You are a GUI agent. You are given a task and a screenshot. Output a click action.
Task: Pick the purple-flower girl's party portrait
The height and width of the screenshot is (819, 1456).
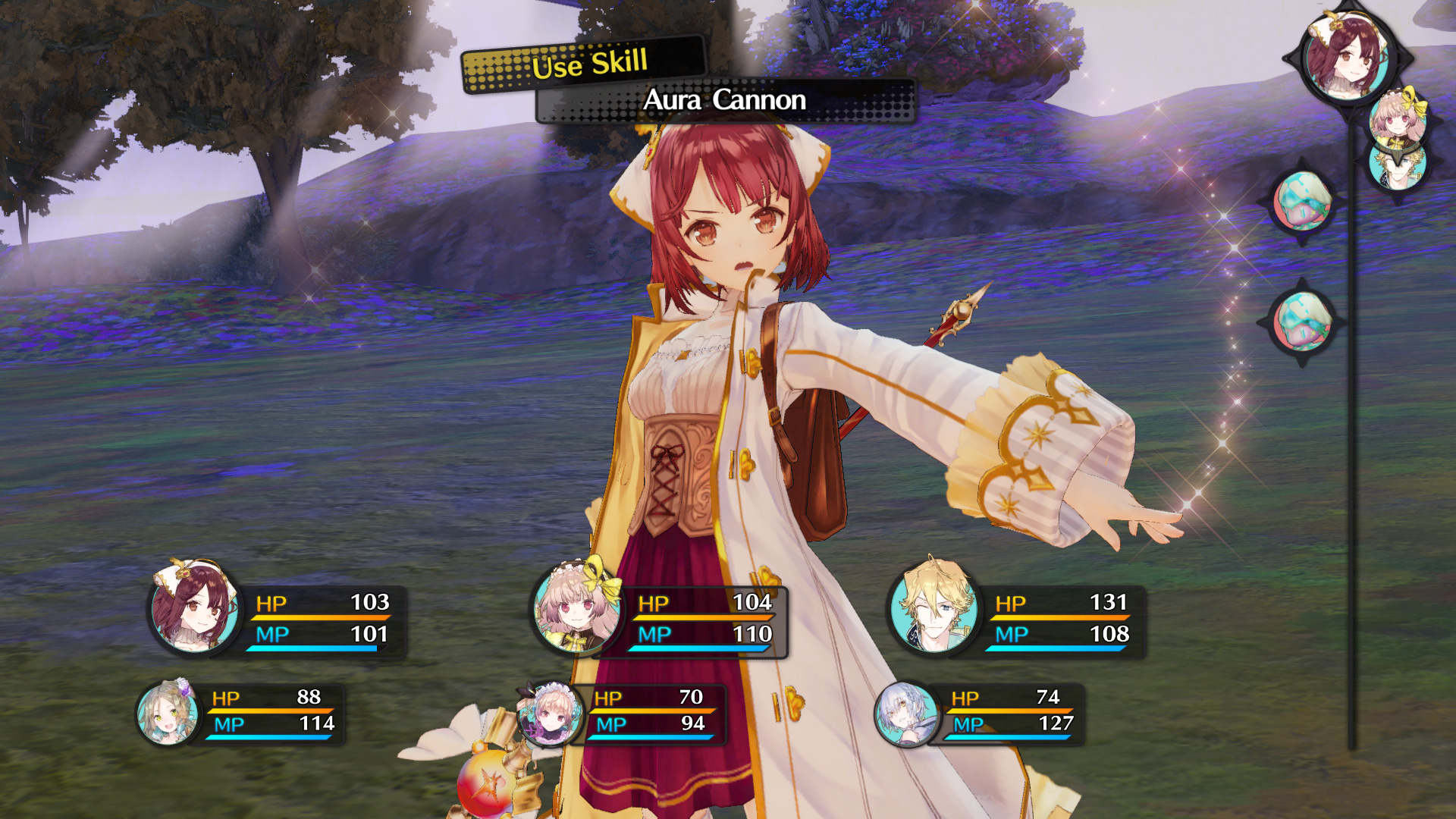tap(168, 713)
